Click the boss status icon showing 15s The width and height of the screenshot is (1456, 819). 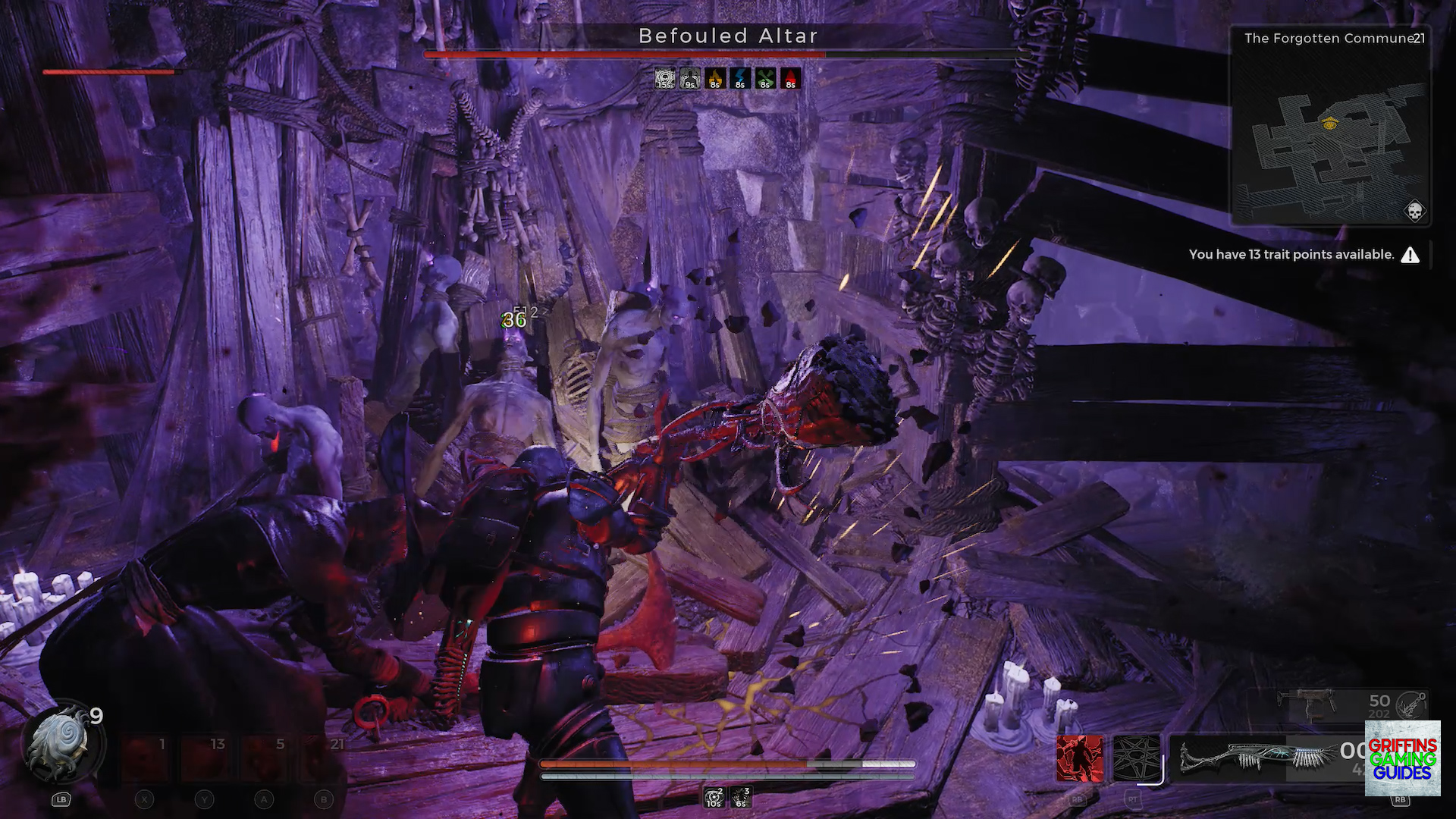click(664, 78)
